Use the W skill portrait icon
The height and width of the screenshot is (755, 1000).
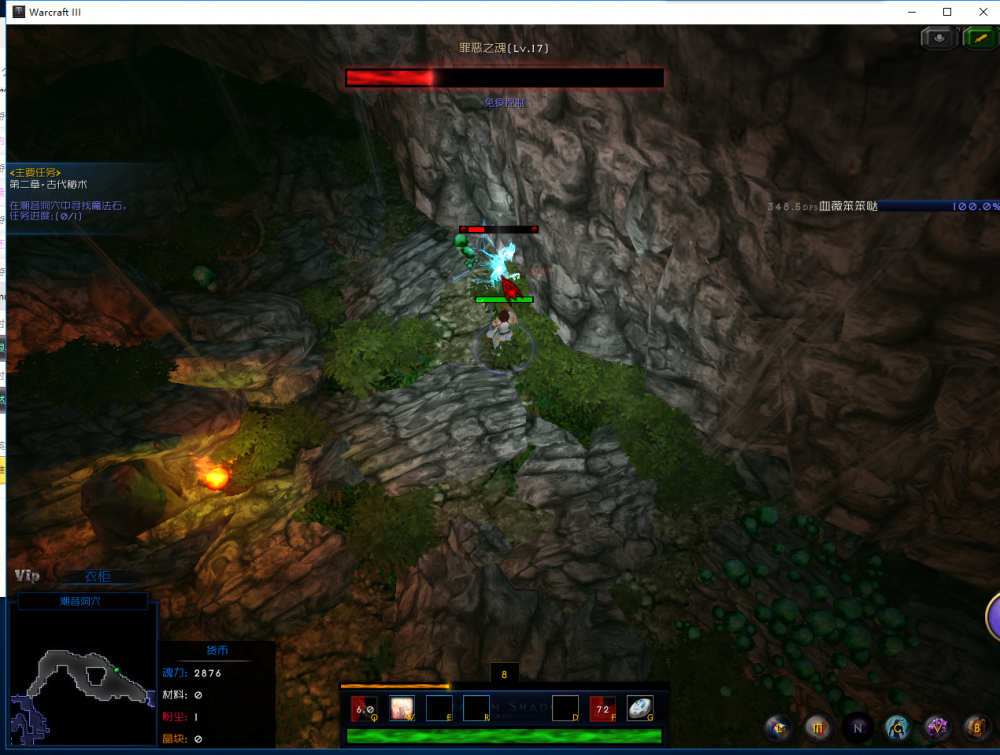pyautogui.click(x=402, y=708)
